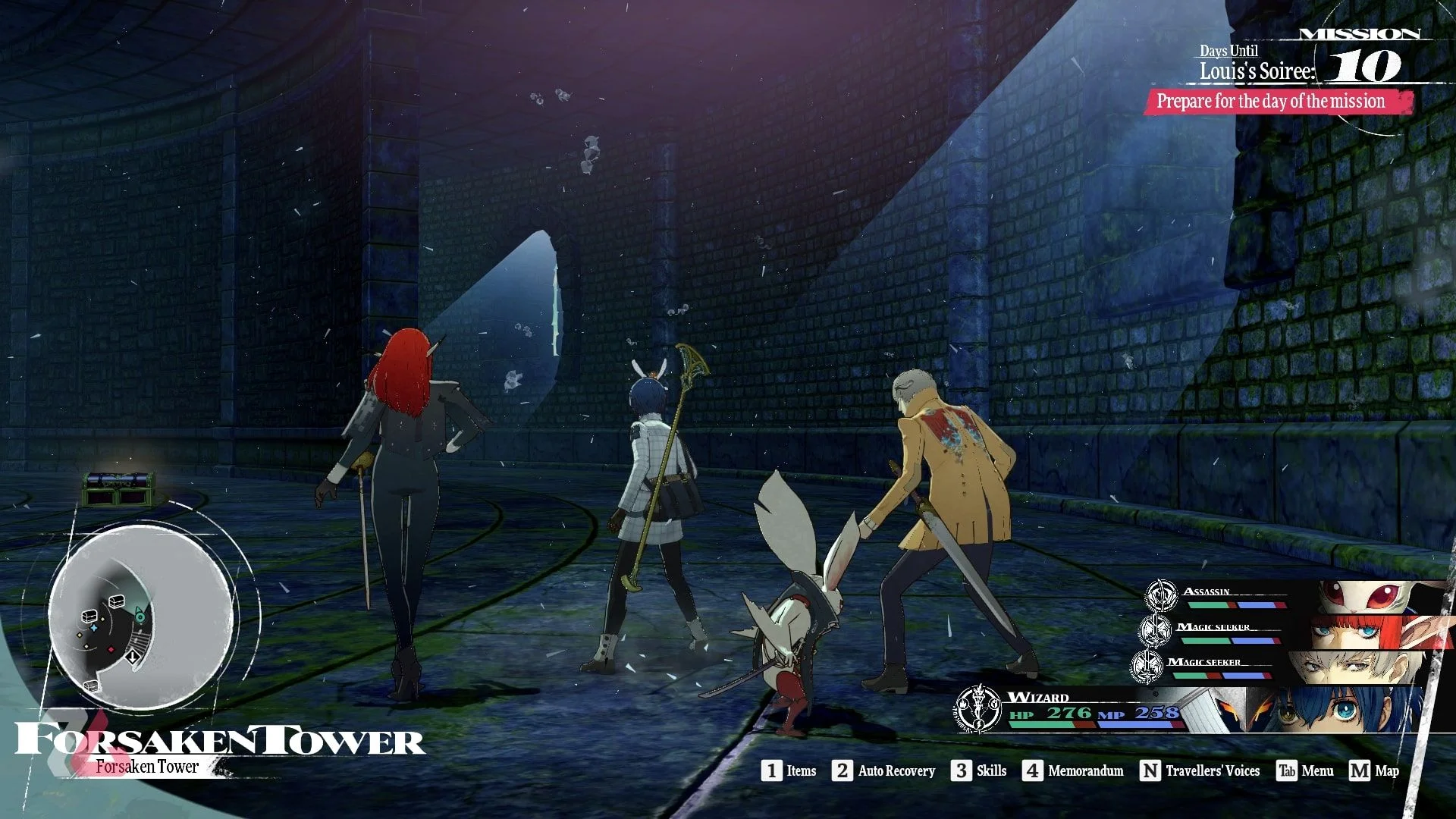Click the Assassin archetype emblem icon
The width and height of the screenshot is (1456, 819).
(1160, 595)
